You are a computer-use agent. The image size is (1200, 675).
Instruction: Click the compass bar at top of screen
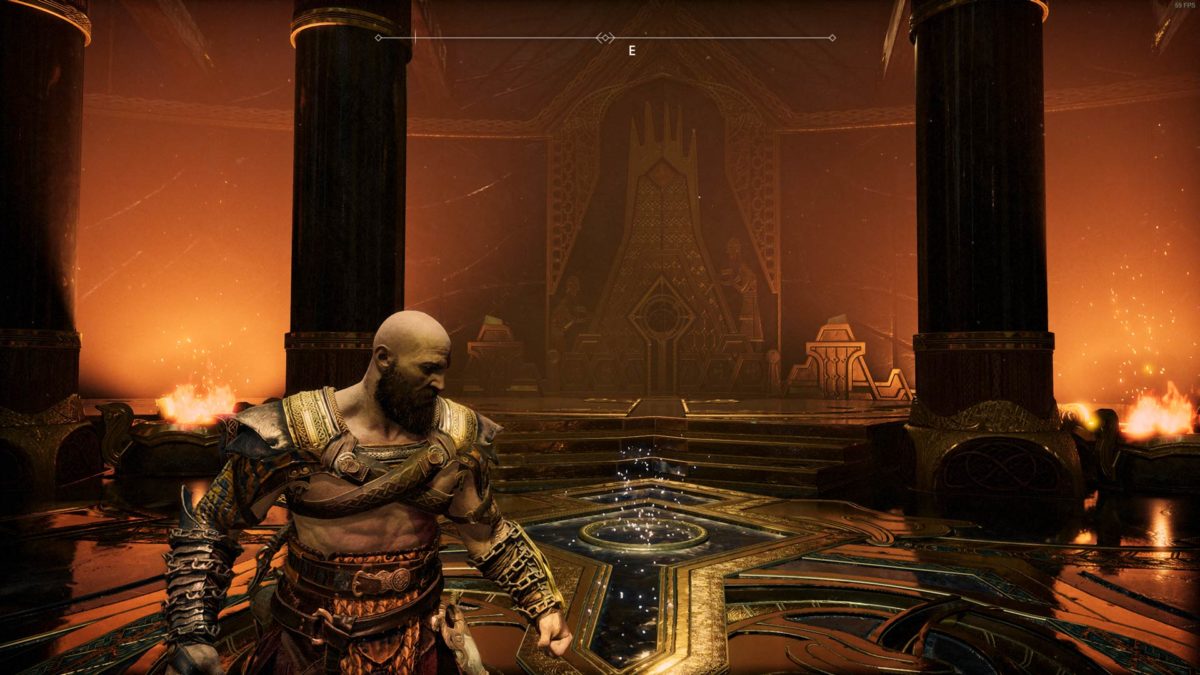(x=605, y=38)
